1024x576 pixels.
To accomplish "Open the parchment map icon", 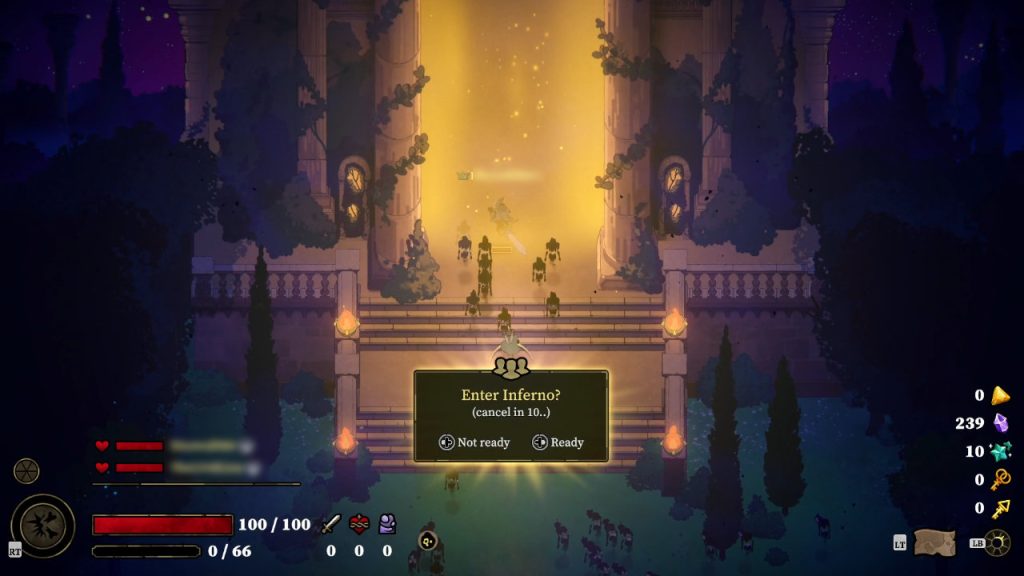I will click(x=934, y=542).
